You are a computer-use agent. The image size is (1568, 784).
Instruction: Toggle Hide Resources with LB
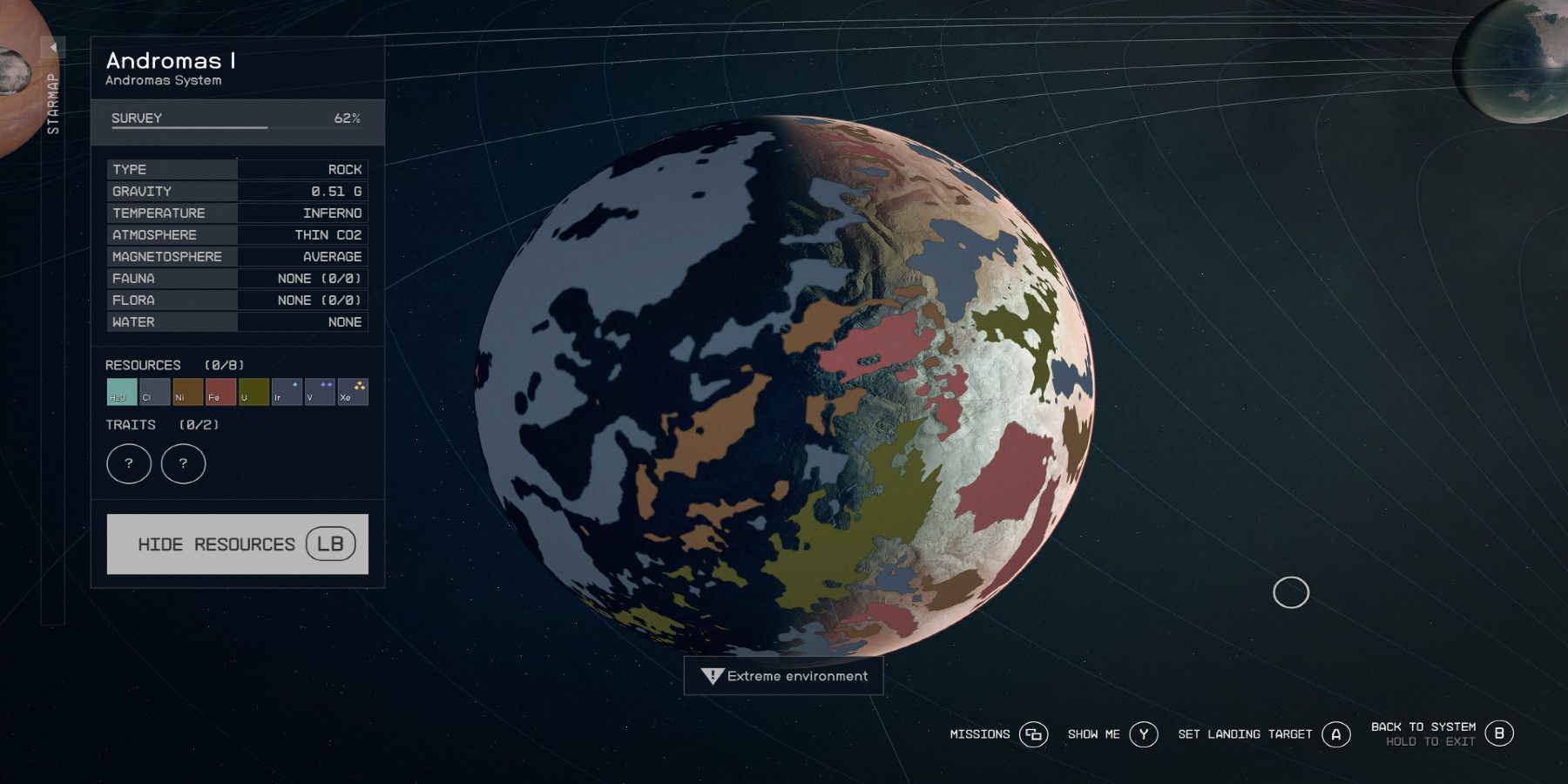click(237, 544)
